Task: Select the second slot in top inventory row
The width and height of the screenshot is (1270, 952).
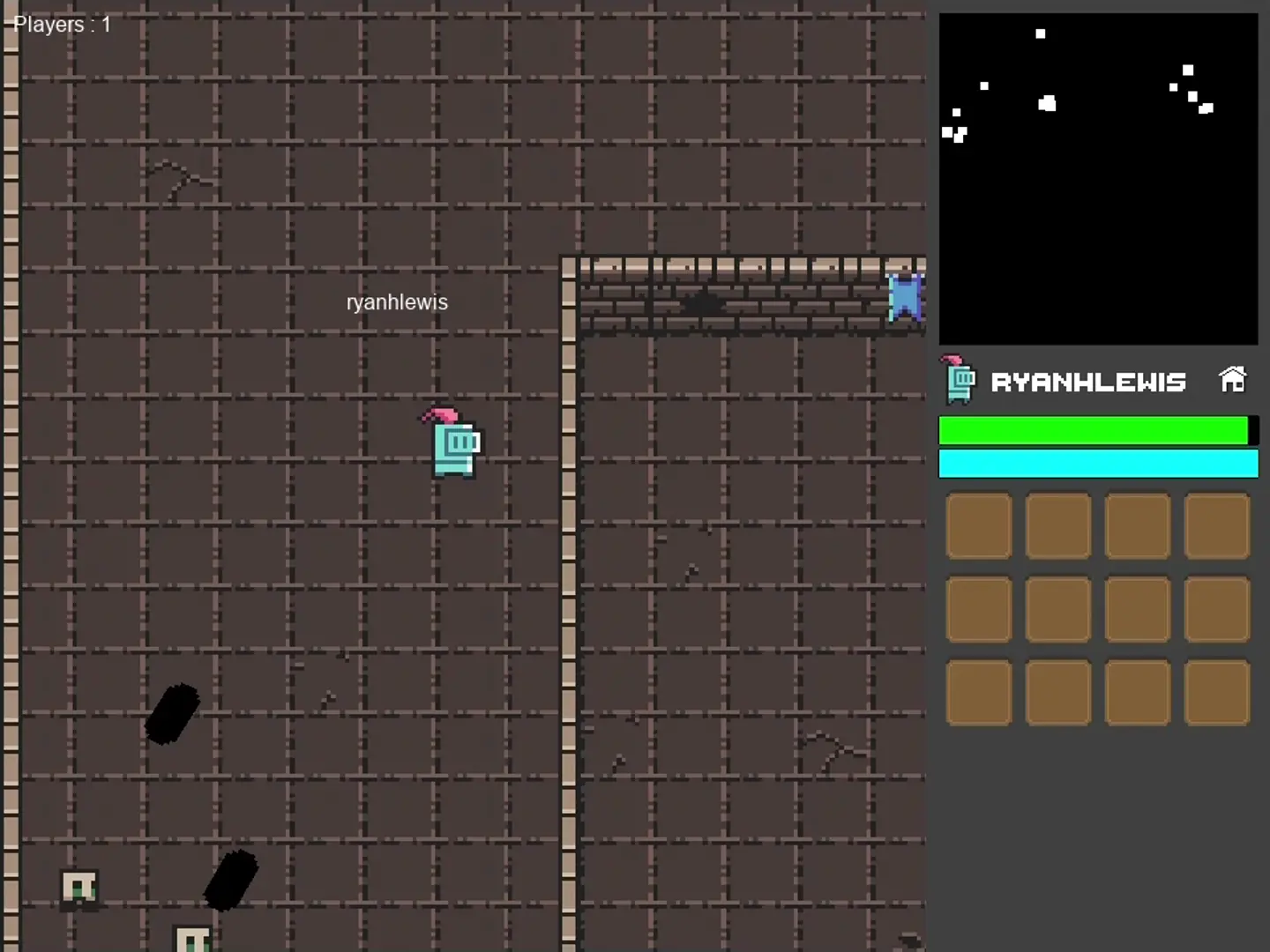Action: pyautogui.click(x=1057, y=527)
